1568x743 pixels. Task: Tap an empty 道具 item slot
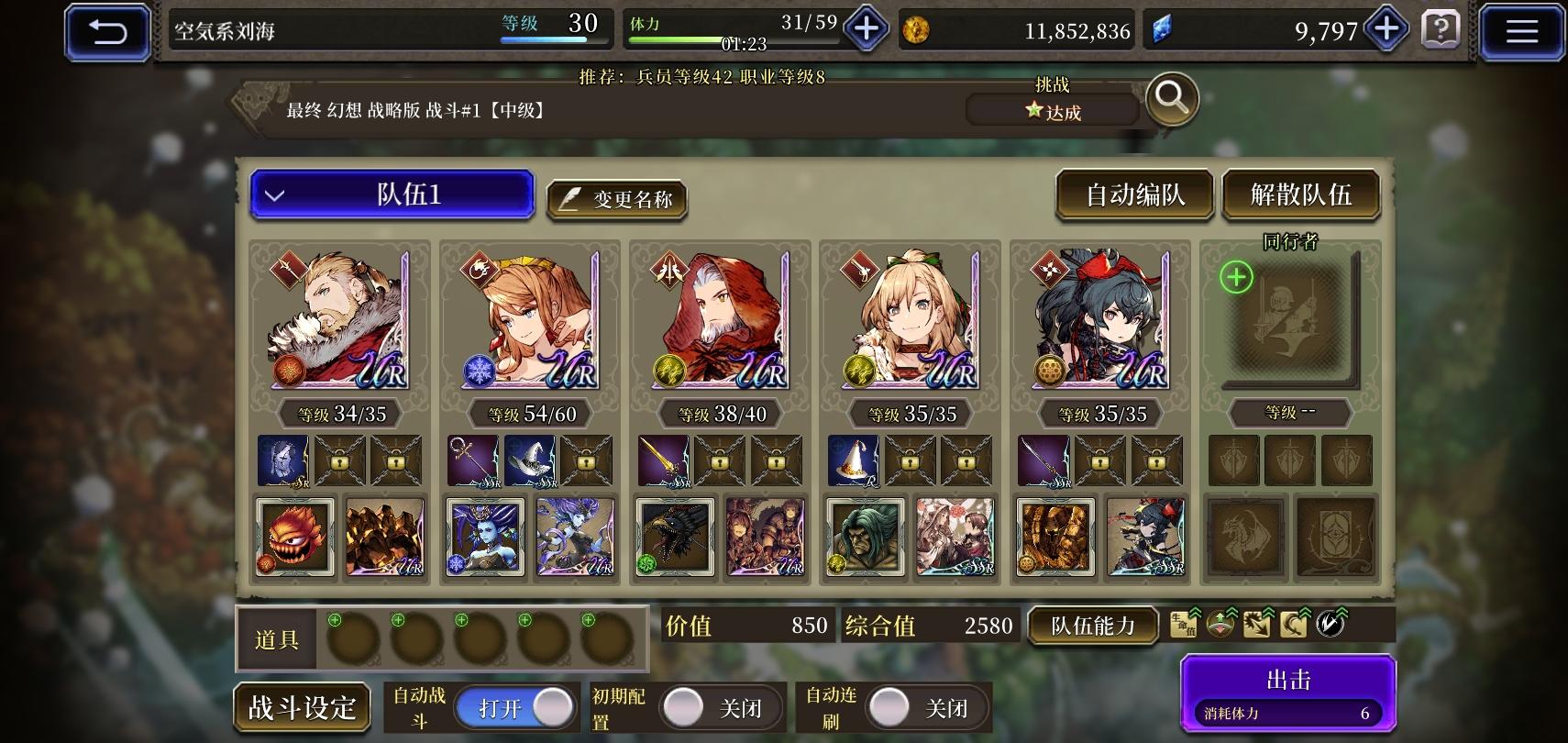coord(355,639)
